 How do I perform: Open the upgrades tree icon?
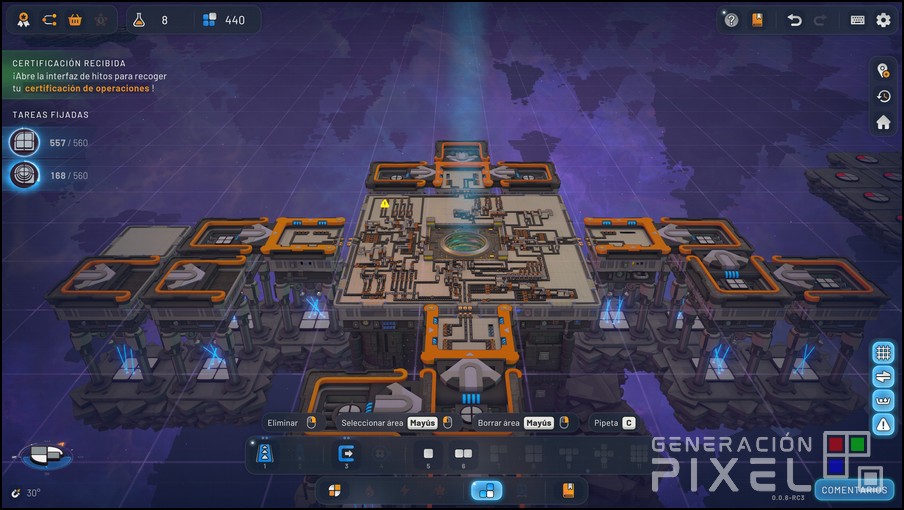[49, 20]
